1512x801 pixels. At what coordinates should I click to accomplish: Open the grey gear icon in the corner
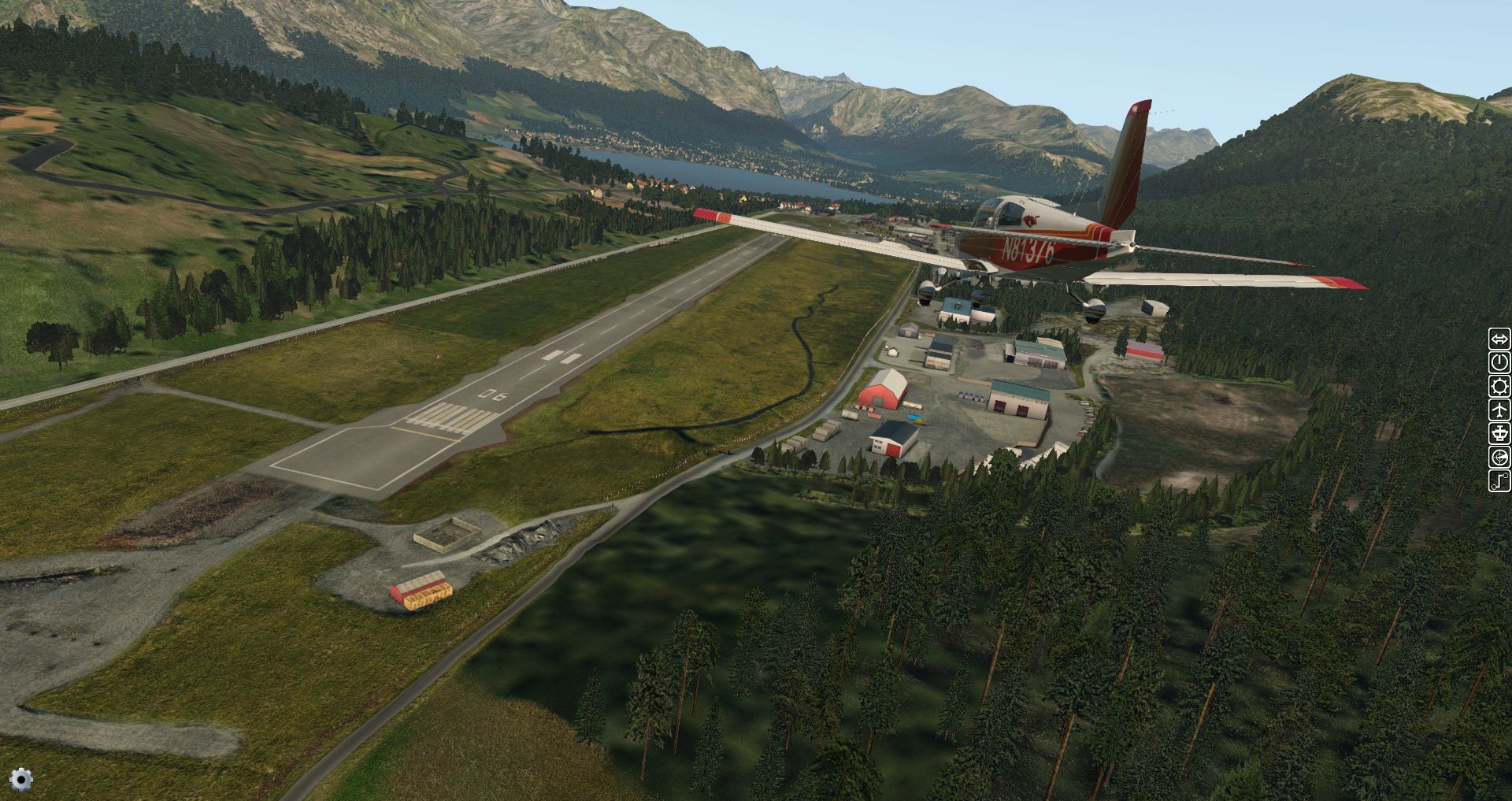point(21,779)
